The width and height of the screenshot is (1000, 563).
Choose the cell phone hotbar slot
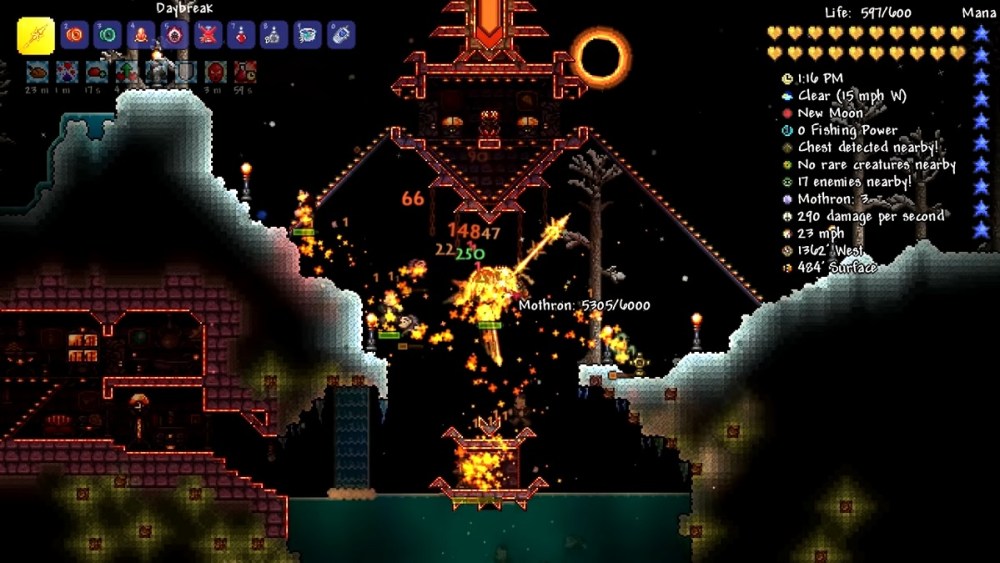[x=340, y=36]
